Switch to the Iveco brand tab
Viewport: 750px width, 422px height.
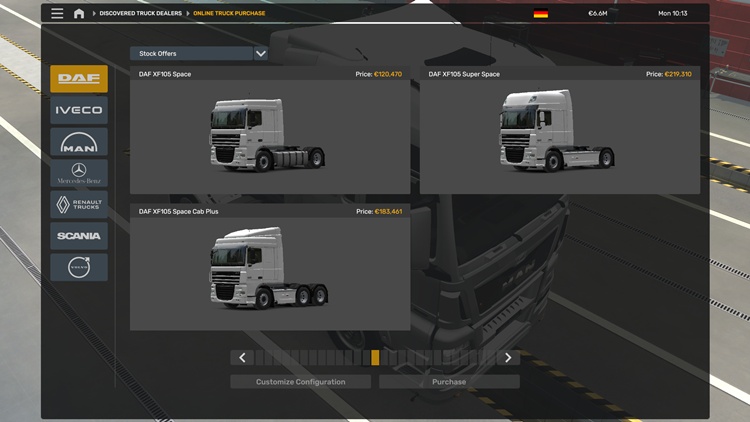pos(79,110)
